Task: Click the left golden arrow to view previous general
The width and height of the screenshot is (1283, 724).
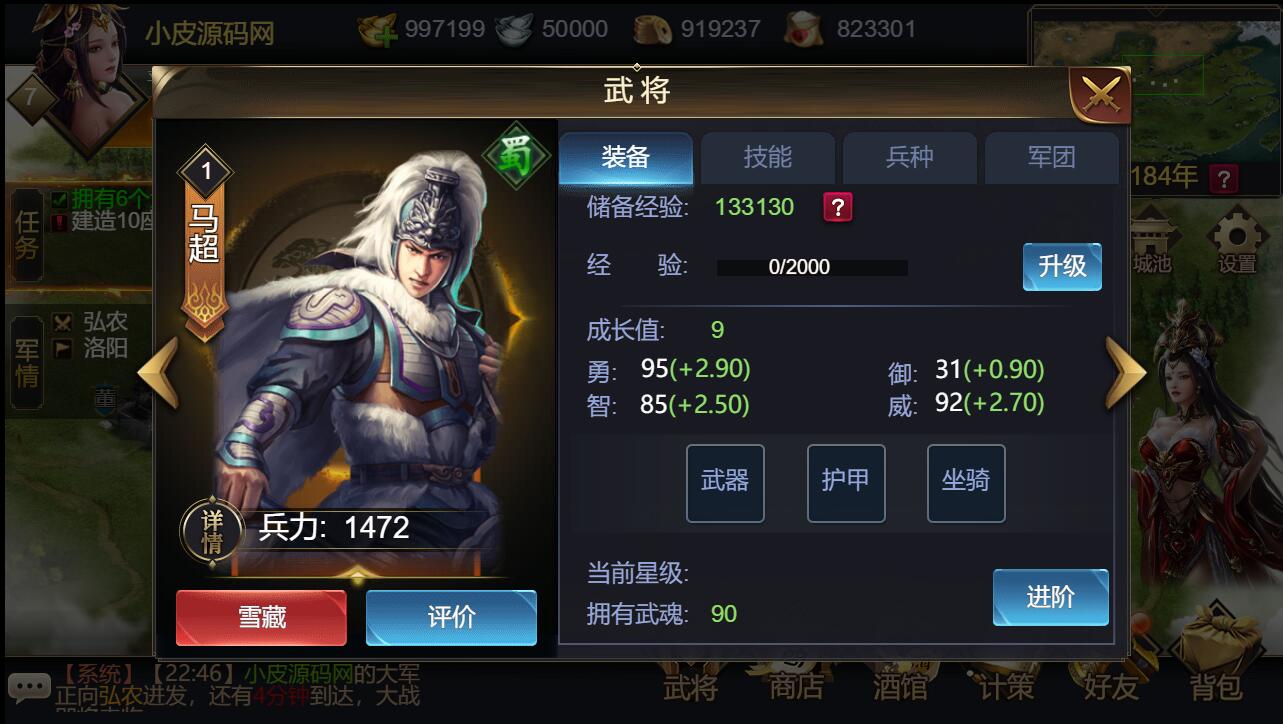Action: tap(156, 369)
